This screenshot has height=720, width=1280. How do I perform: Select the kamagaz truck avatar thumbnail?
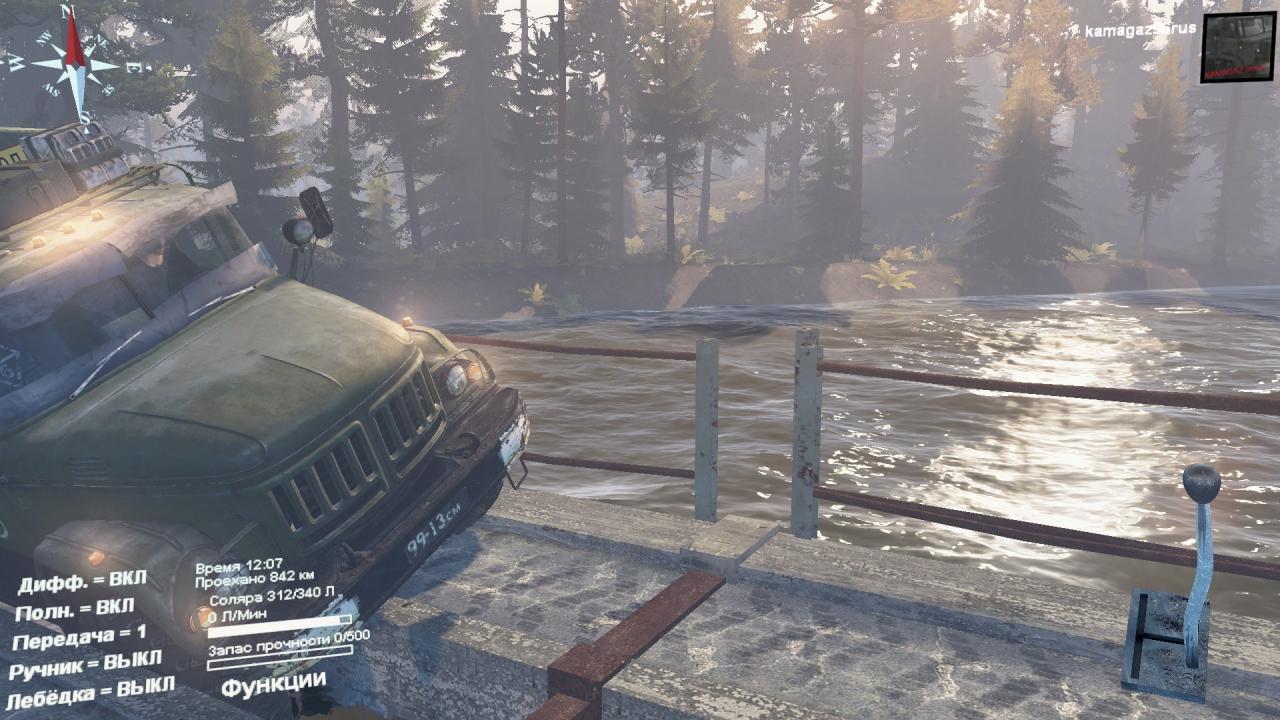[x=1237, y=47]
